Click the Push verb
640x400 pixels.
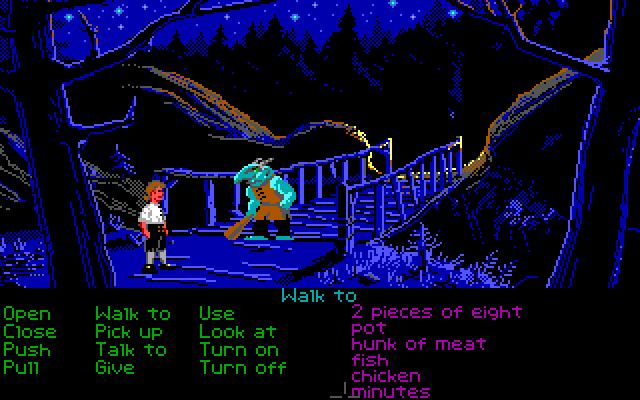(26, 349)
